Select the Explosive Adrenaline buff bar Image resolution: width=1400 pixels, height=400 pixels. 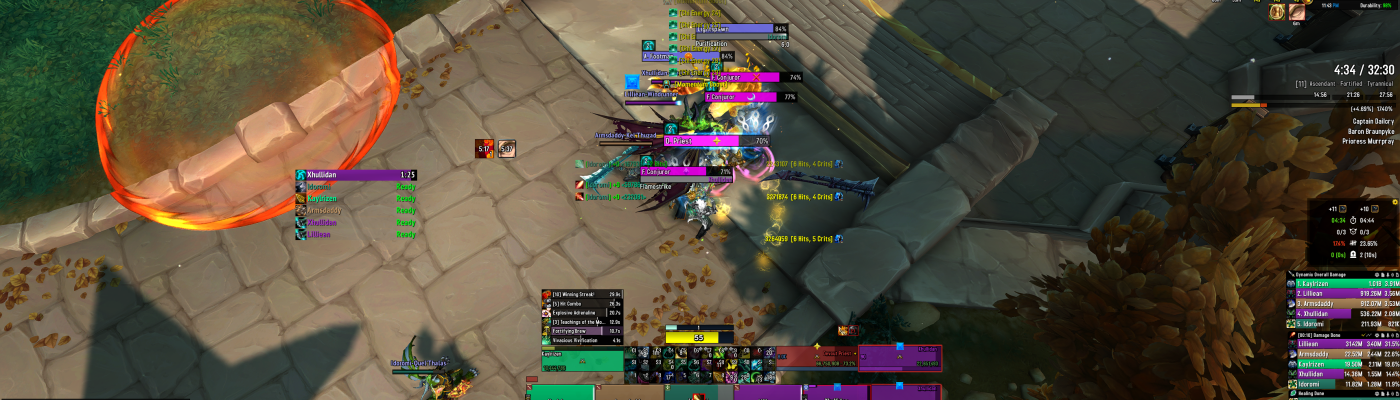tap(572, 312)
